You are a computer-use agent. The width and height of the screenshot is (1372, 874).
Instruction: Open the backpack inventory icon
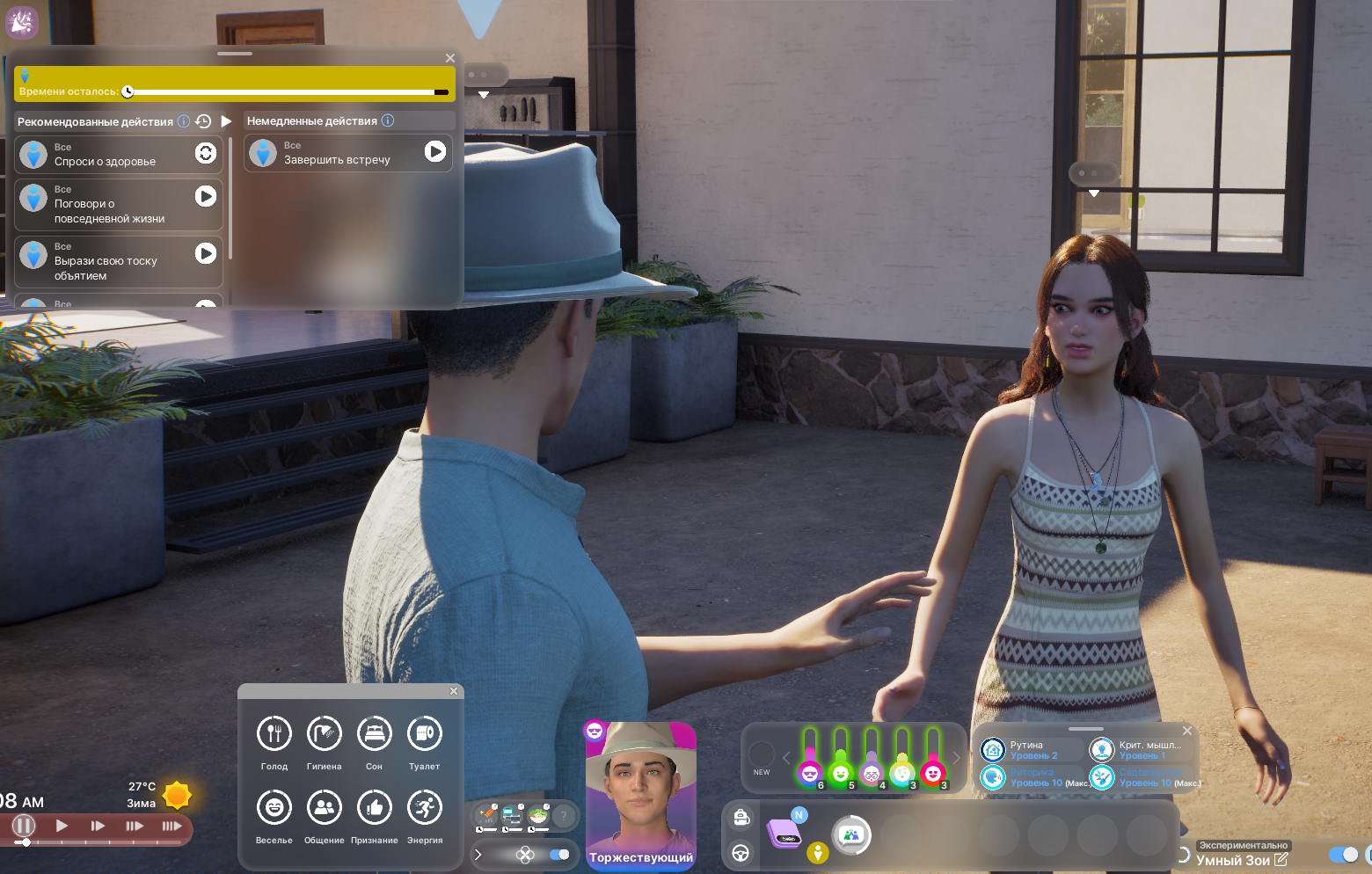[x=741, y=818]
